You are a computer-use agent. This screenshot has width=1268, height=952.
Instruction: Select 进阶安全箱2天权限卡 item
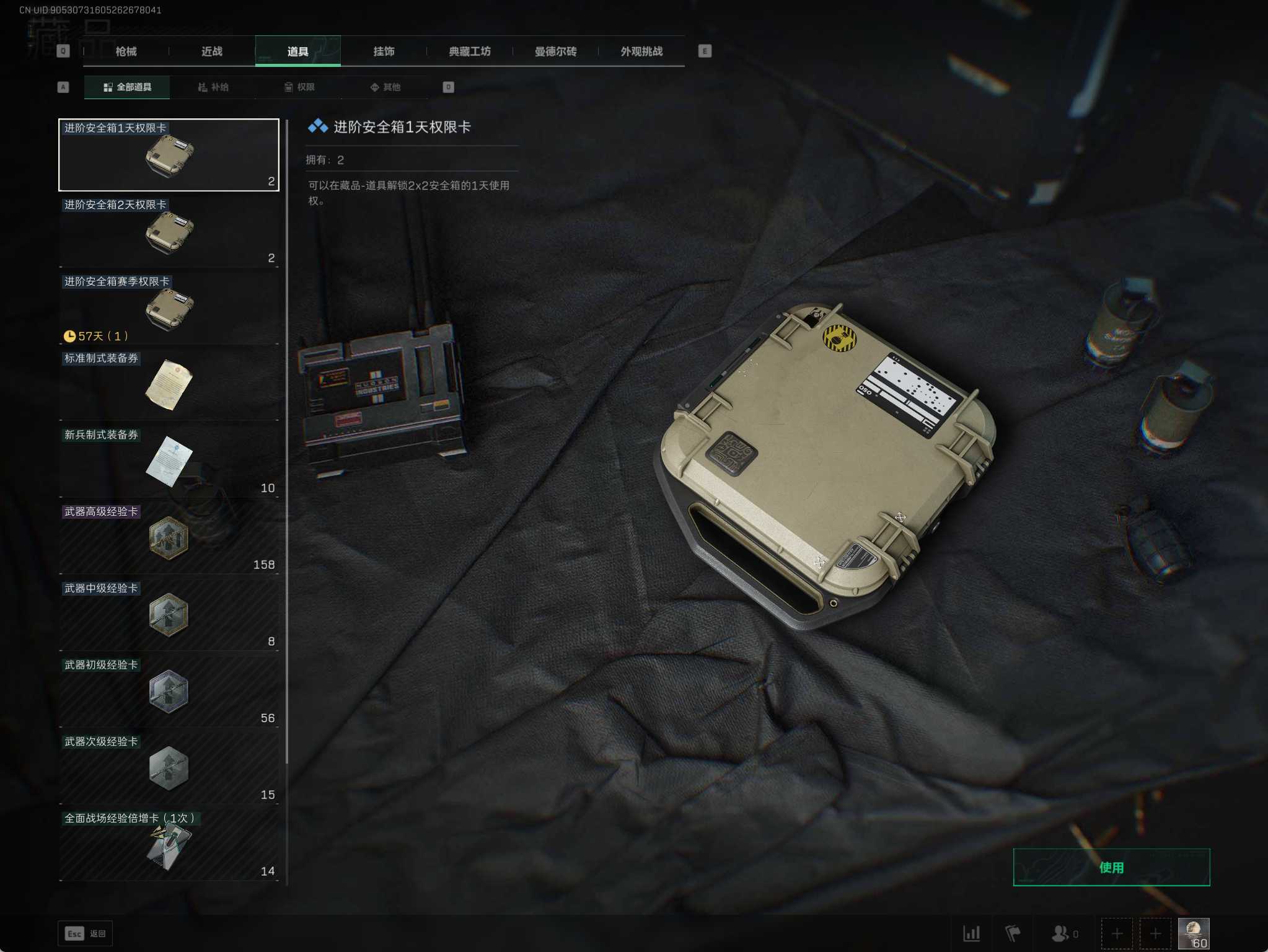point(169,232)
